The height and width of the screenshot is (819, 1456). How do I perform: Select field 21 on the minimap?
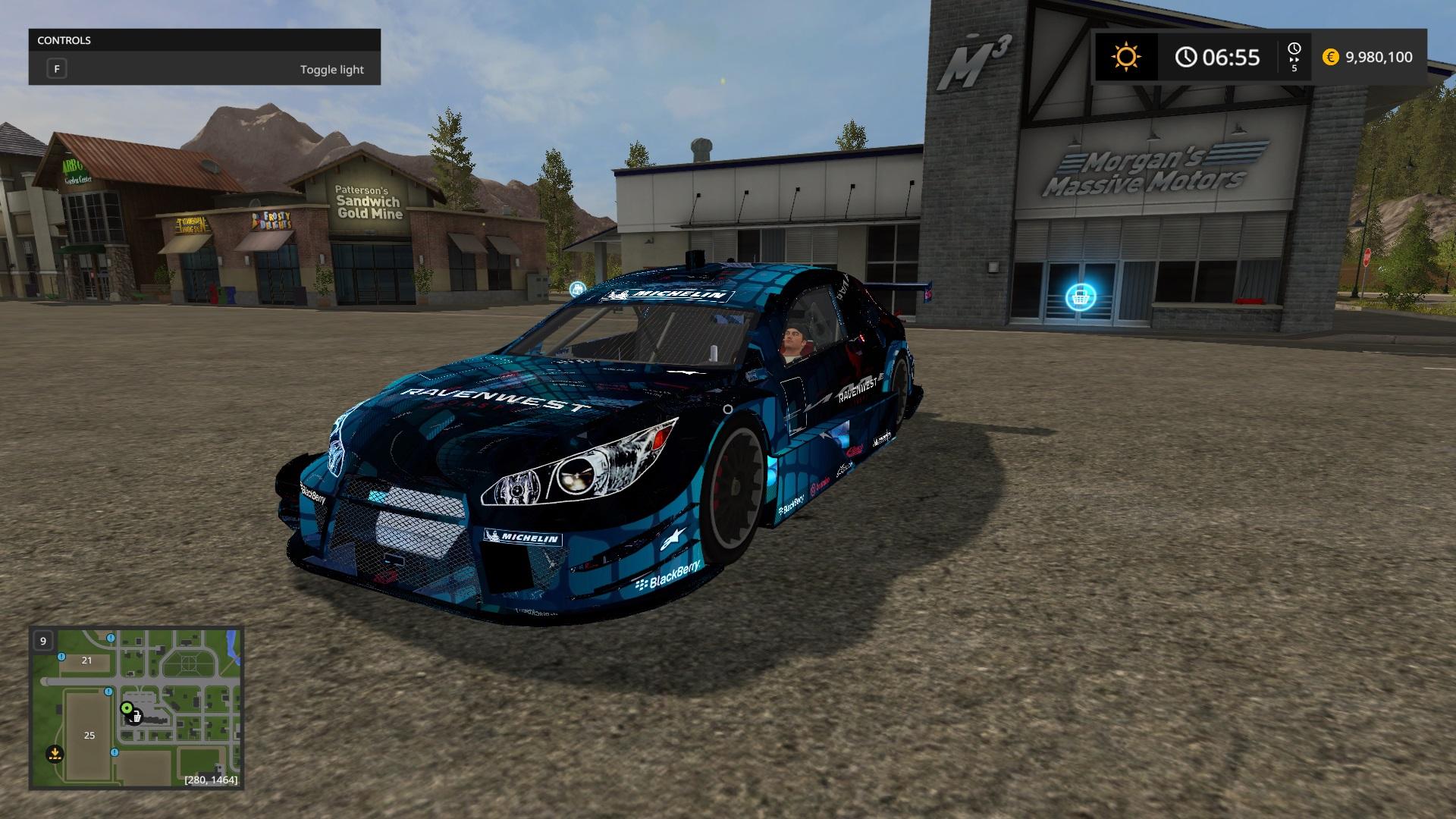86,661
